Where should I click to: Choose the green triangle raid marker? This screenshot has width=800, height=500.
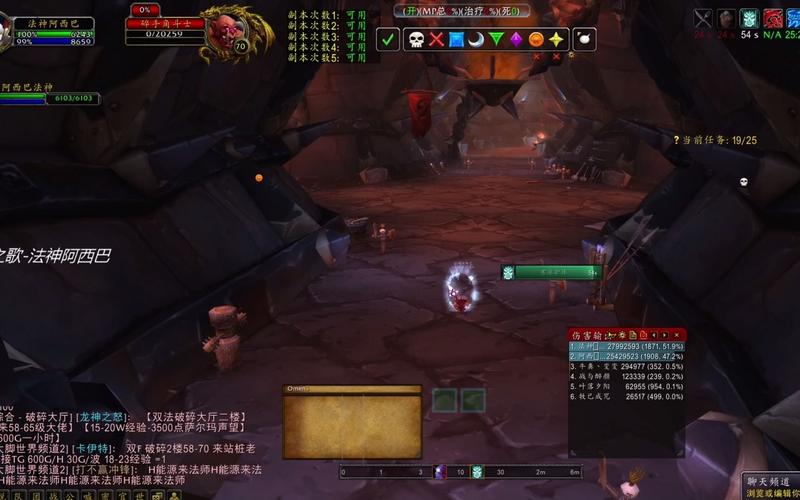pyautogui.click(x=496, y=40)
